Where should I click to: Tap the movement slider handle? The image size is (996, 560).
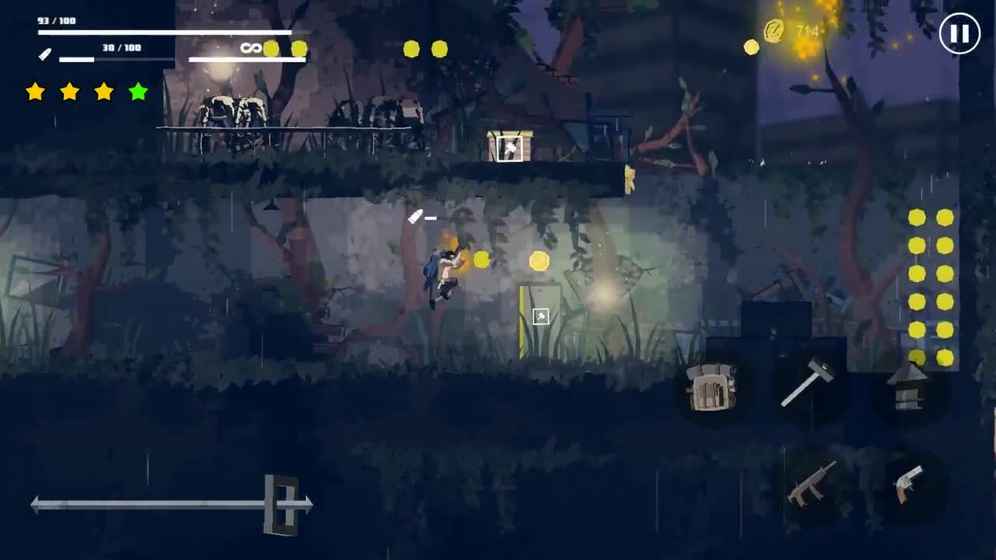282,504
